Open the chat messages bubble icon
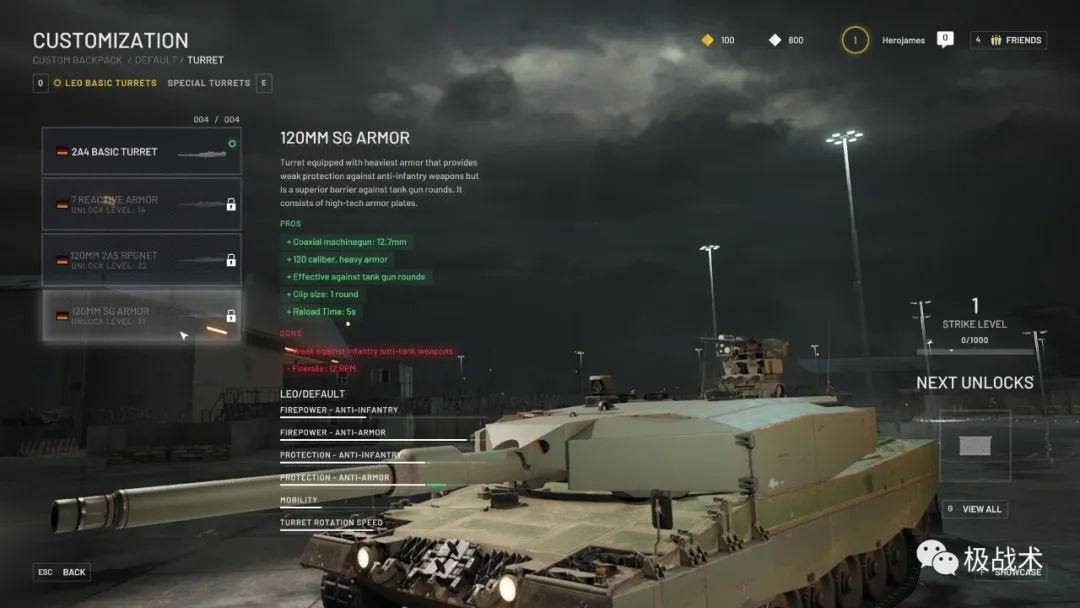 [945, 39]
